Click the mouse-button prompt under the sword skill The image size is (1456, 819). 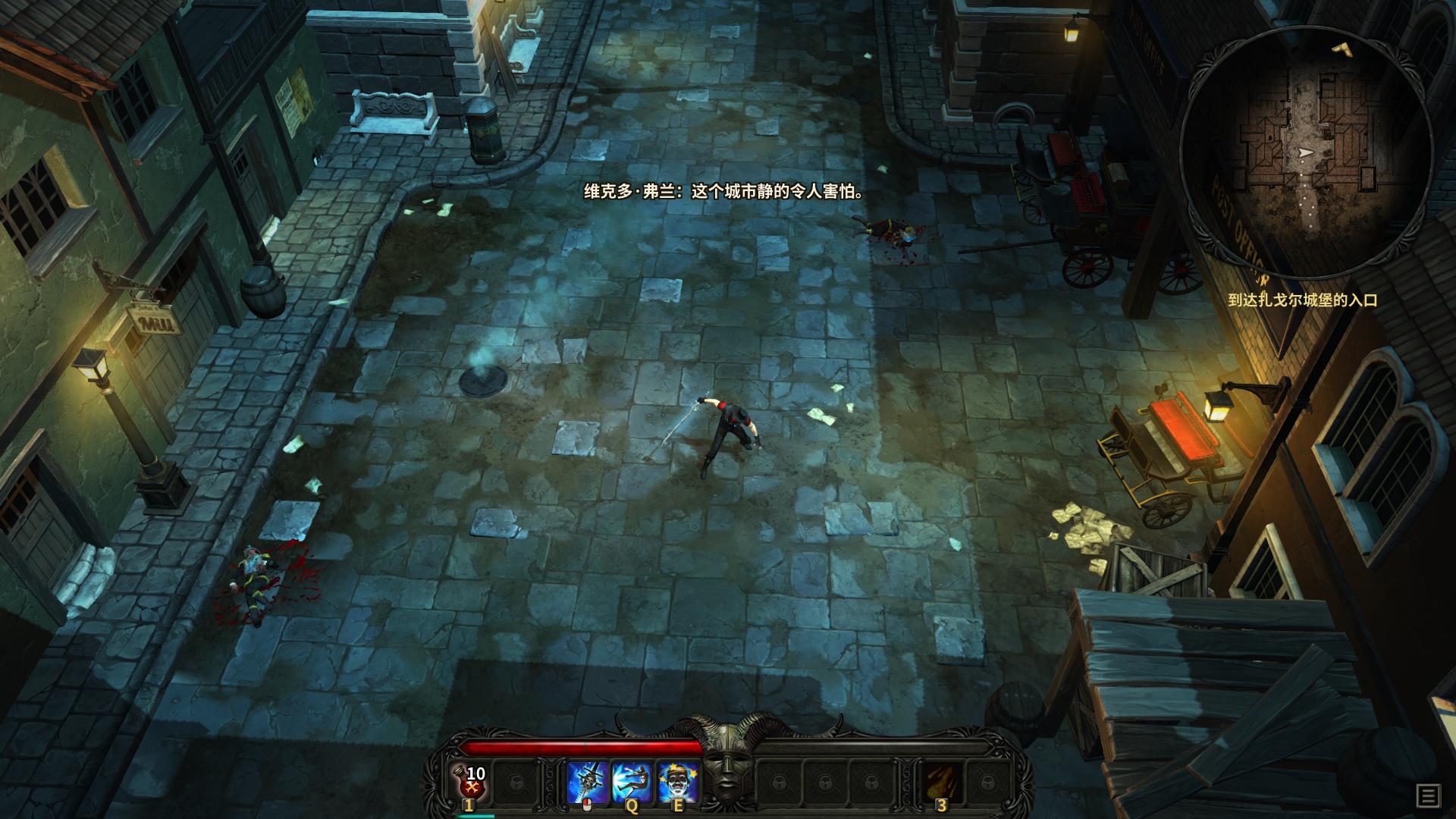[586, 804]
